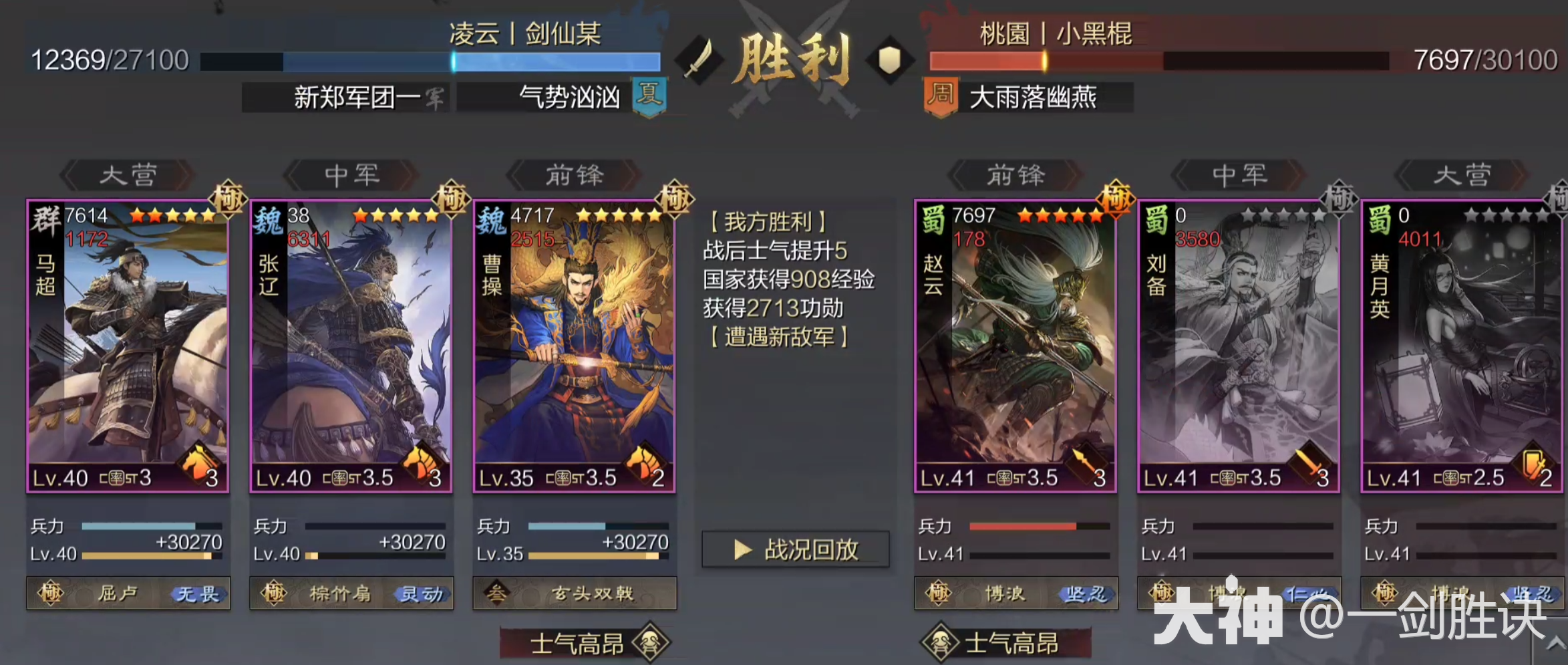This screenshot has width=1568, height=665.
Task: Select the 大营 tab above 黄月英
Action: (1462, 175)
